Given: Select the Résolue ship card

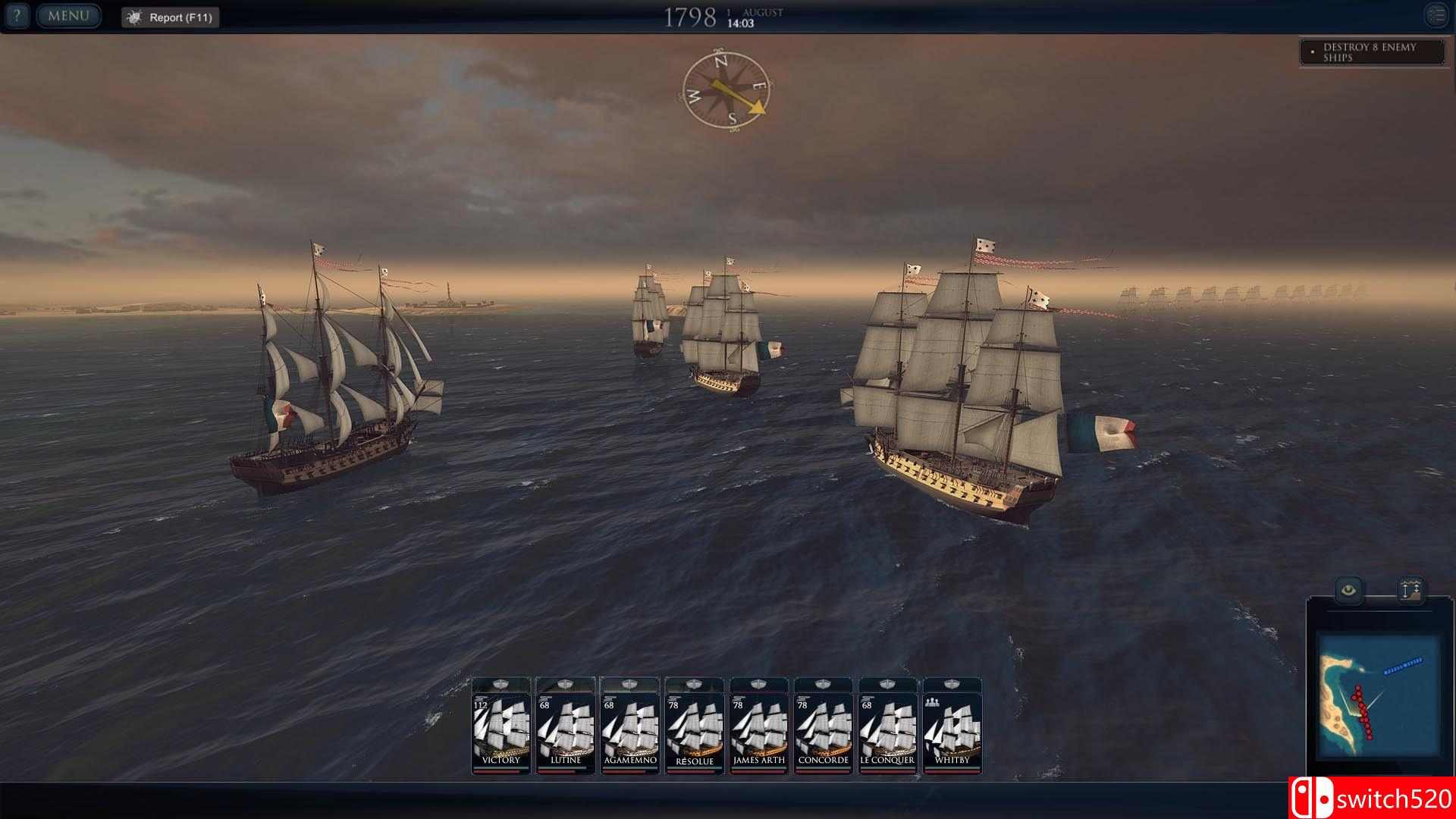Looking at the screenshot, I should coord(695,726).
